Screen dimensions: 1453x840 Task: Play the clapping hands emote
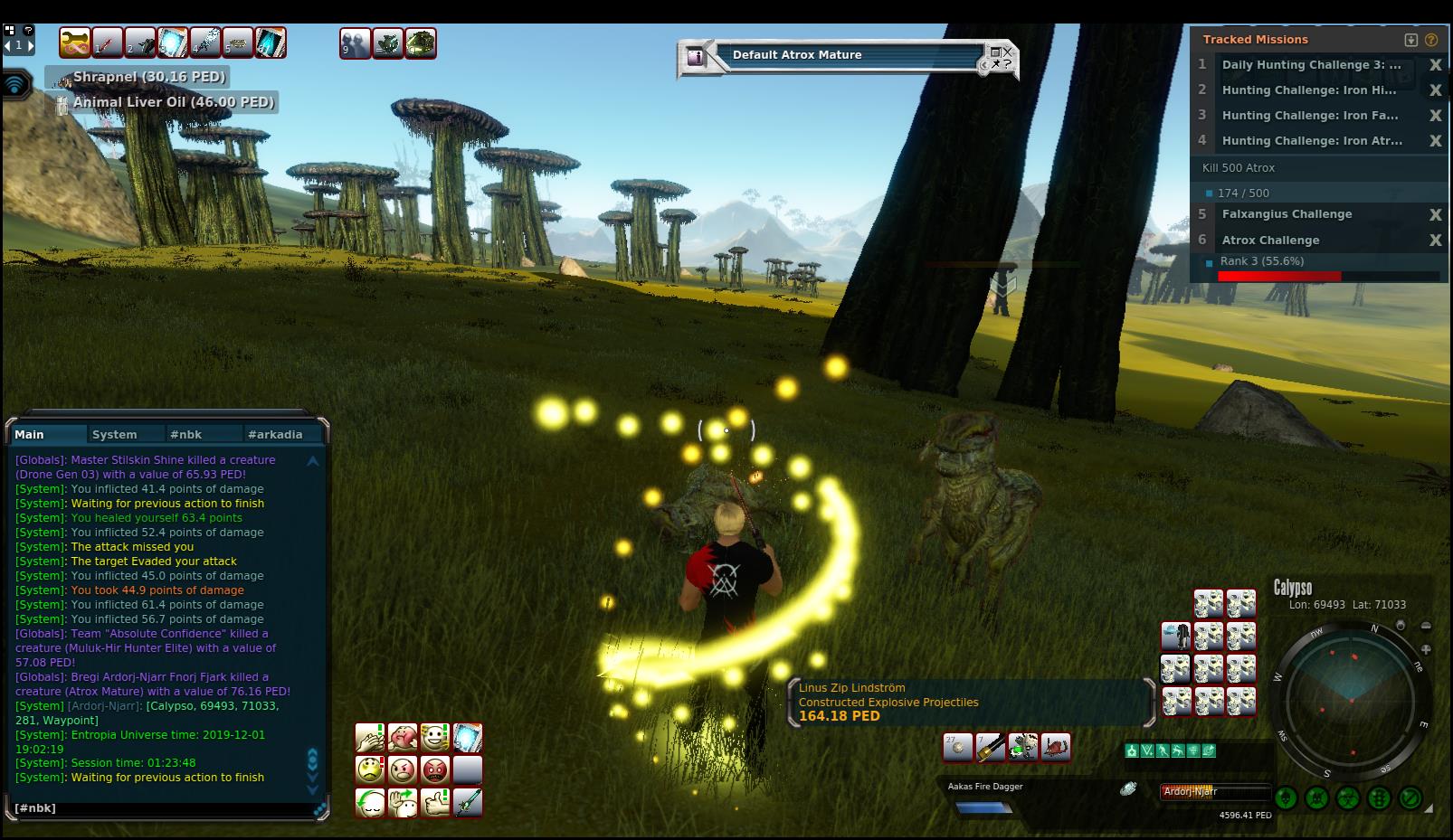coord(369,738)
